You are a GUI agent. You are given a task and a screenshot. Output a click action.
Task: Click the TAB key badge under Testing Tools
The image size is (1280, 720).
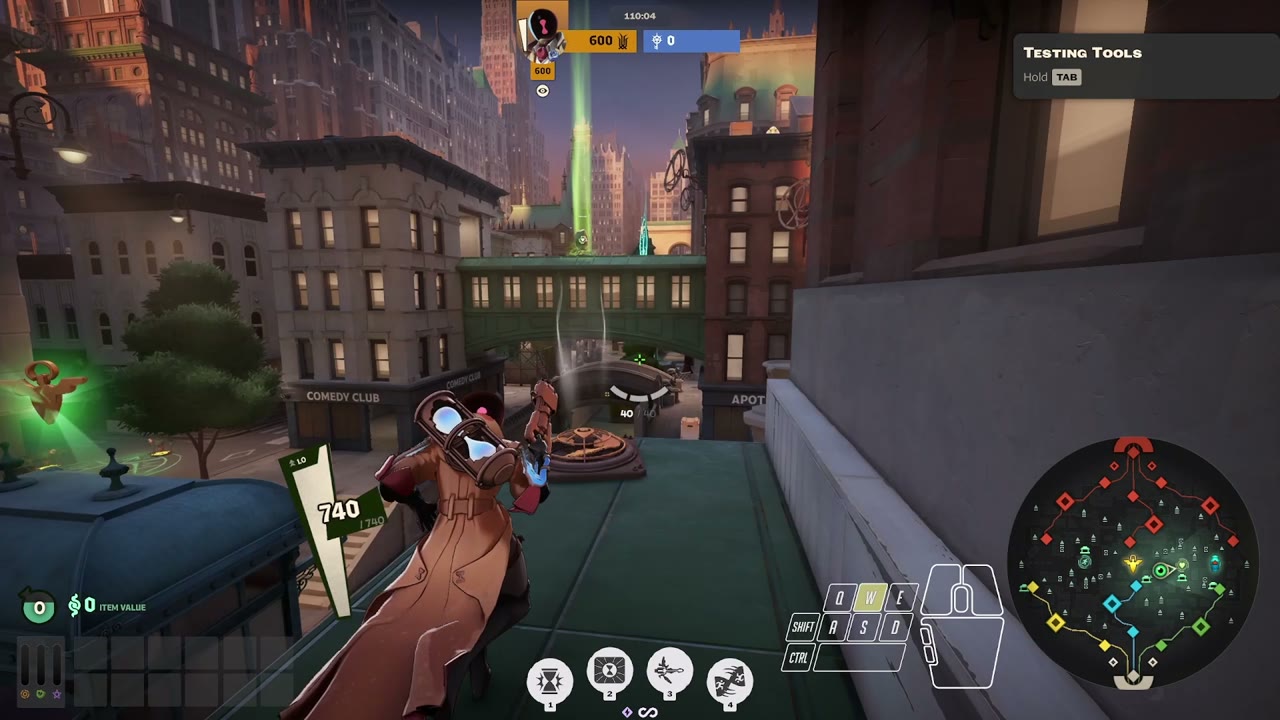coord(1066,77)
